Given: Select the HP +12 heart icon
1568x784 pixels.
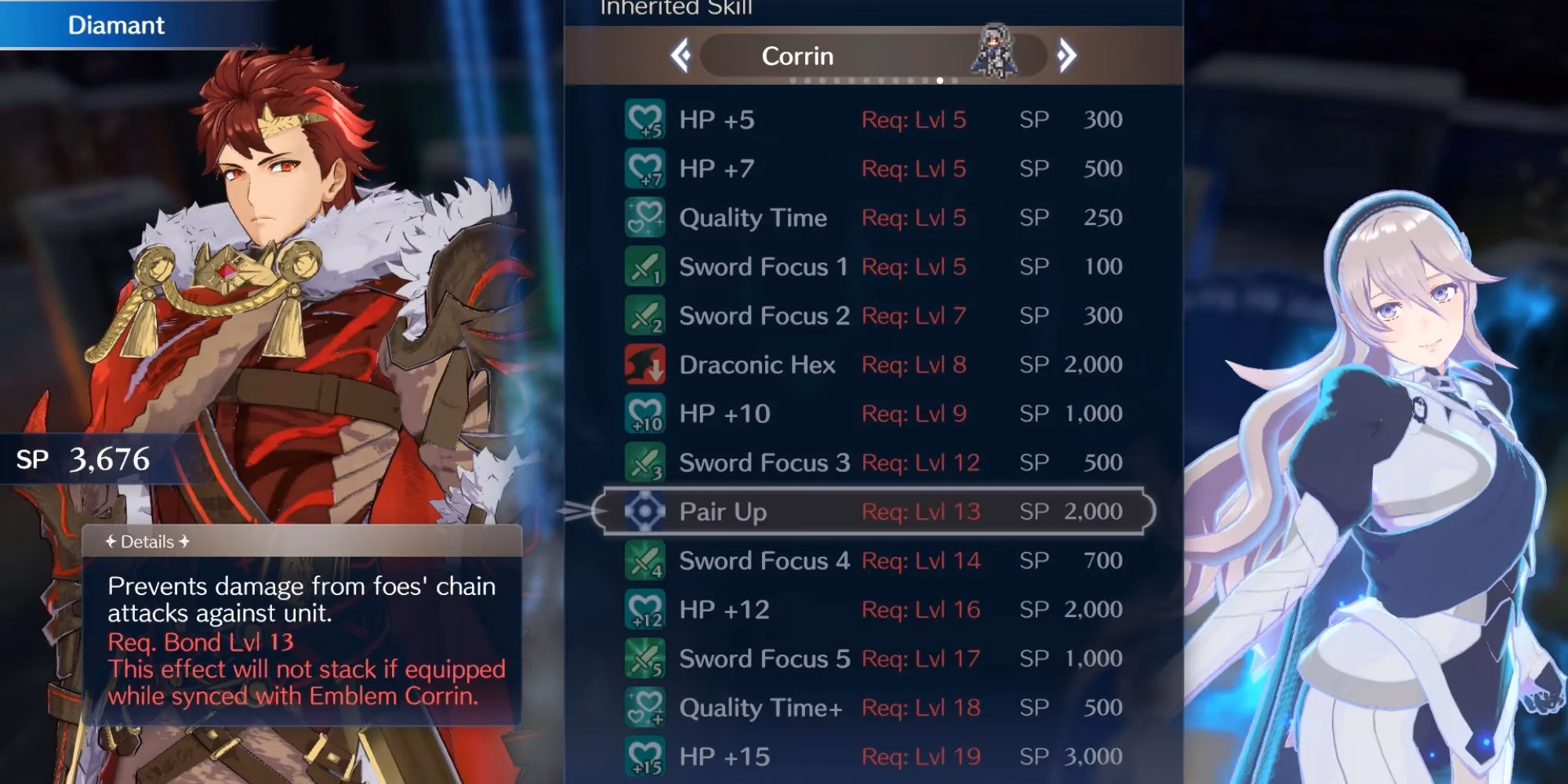Looking at the screenshot, I should pos(644,609).
